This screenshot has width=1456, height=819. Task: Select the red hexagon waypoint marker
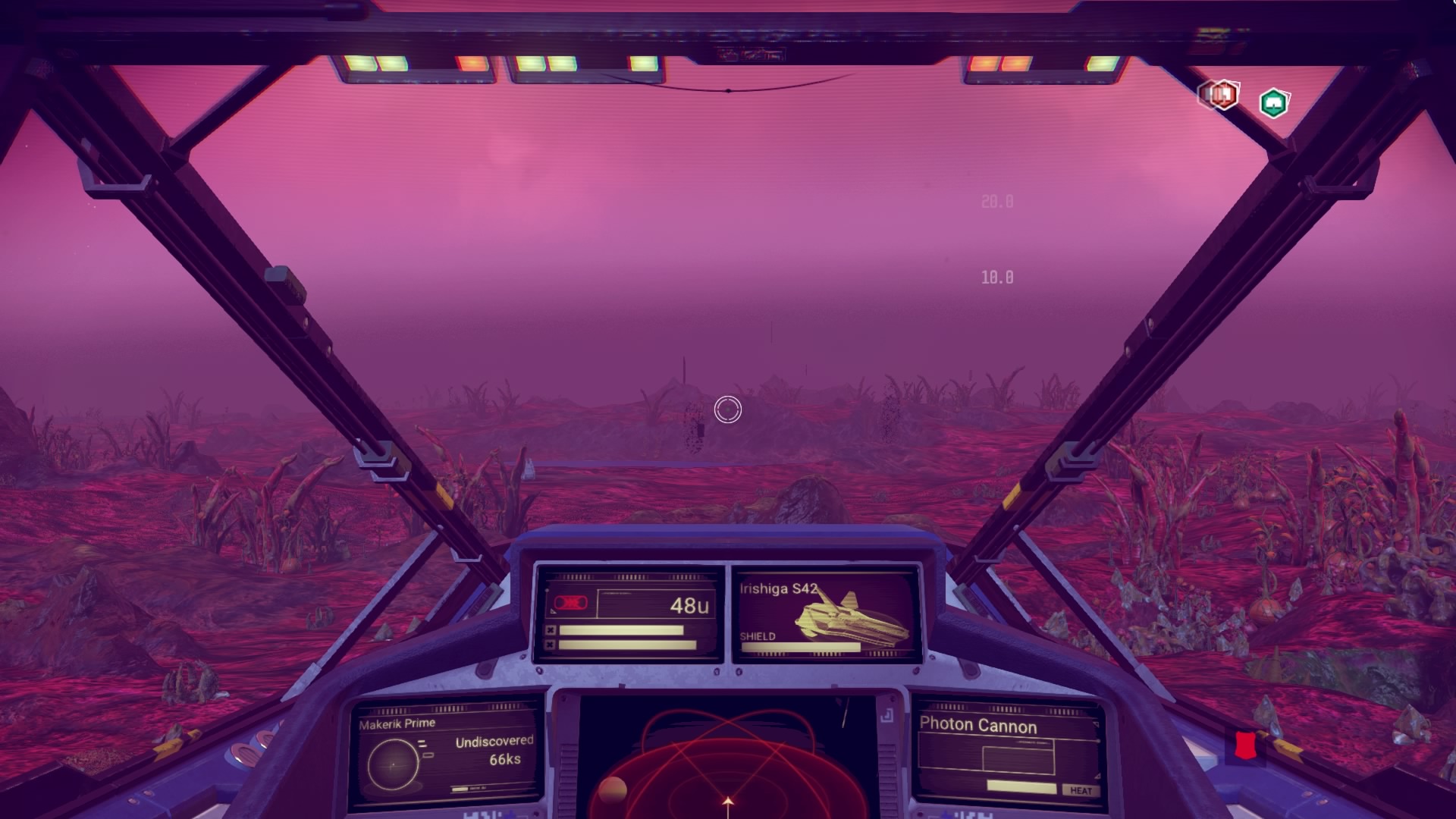pos(1219,96)
